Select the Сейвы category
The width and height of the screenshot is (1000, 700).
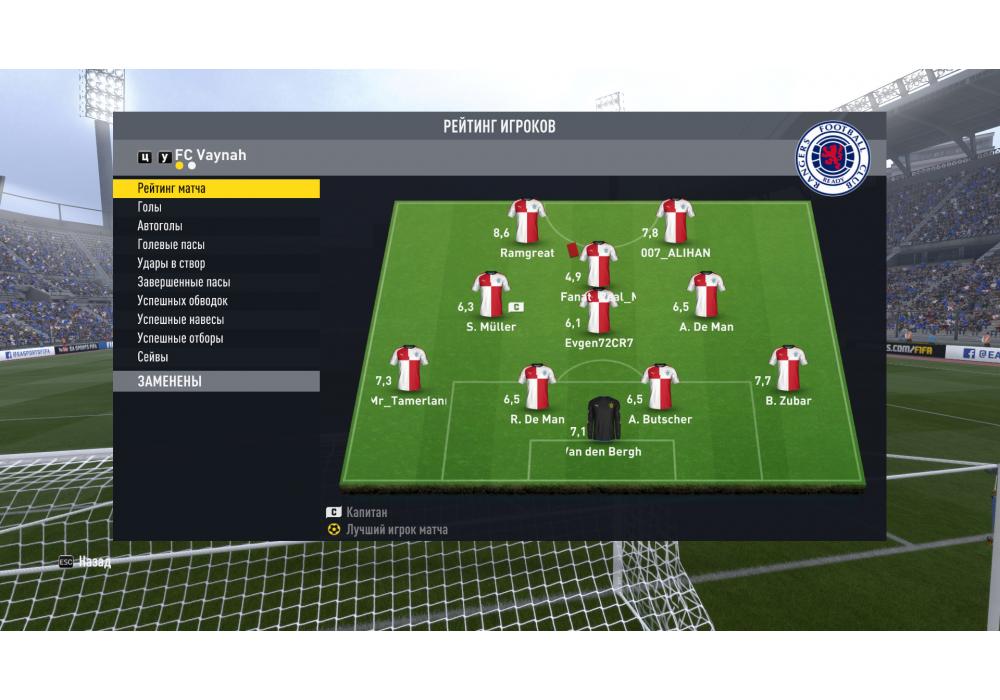[x=216, y=357]
